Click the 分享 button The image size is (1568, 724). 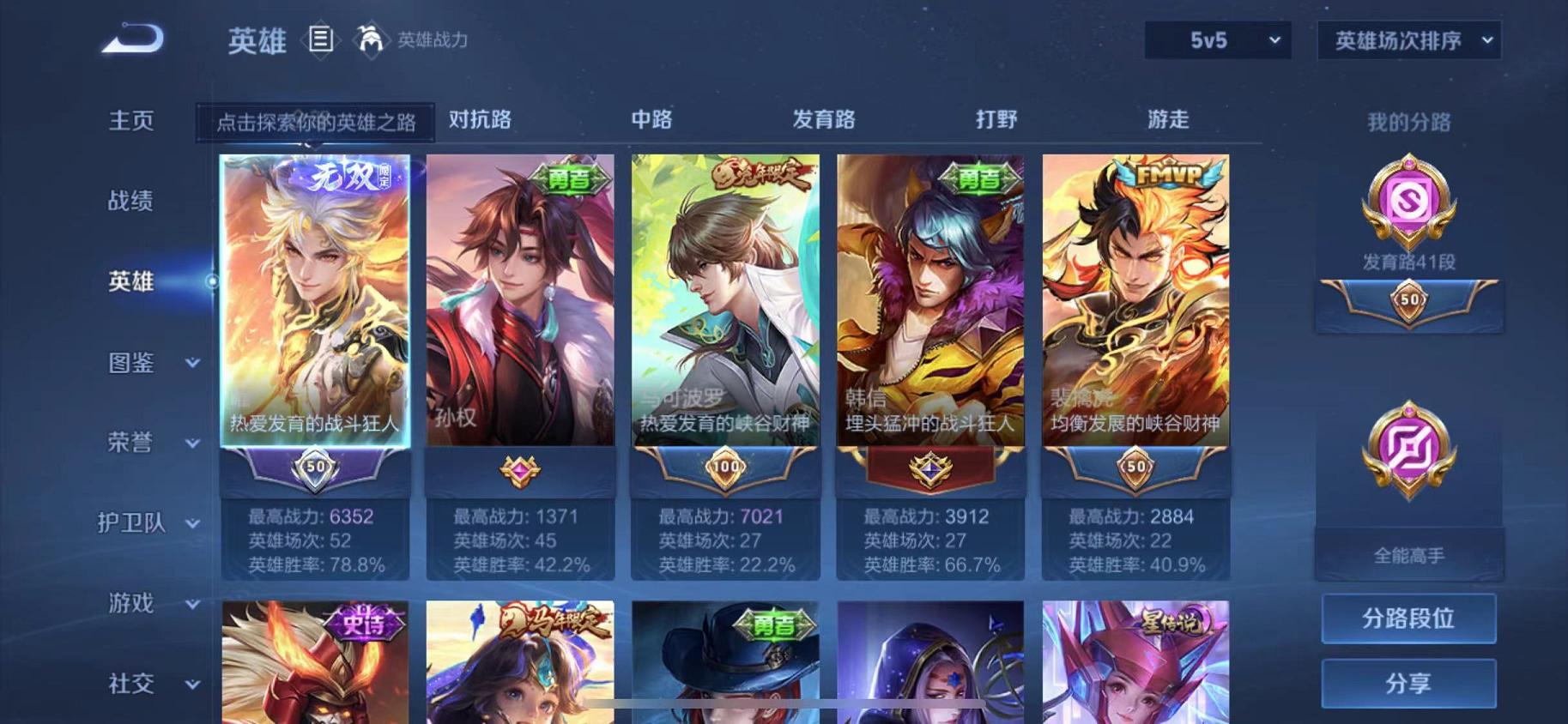(x=1408, y=684)
